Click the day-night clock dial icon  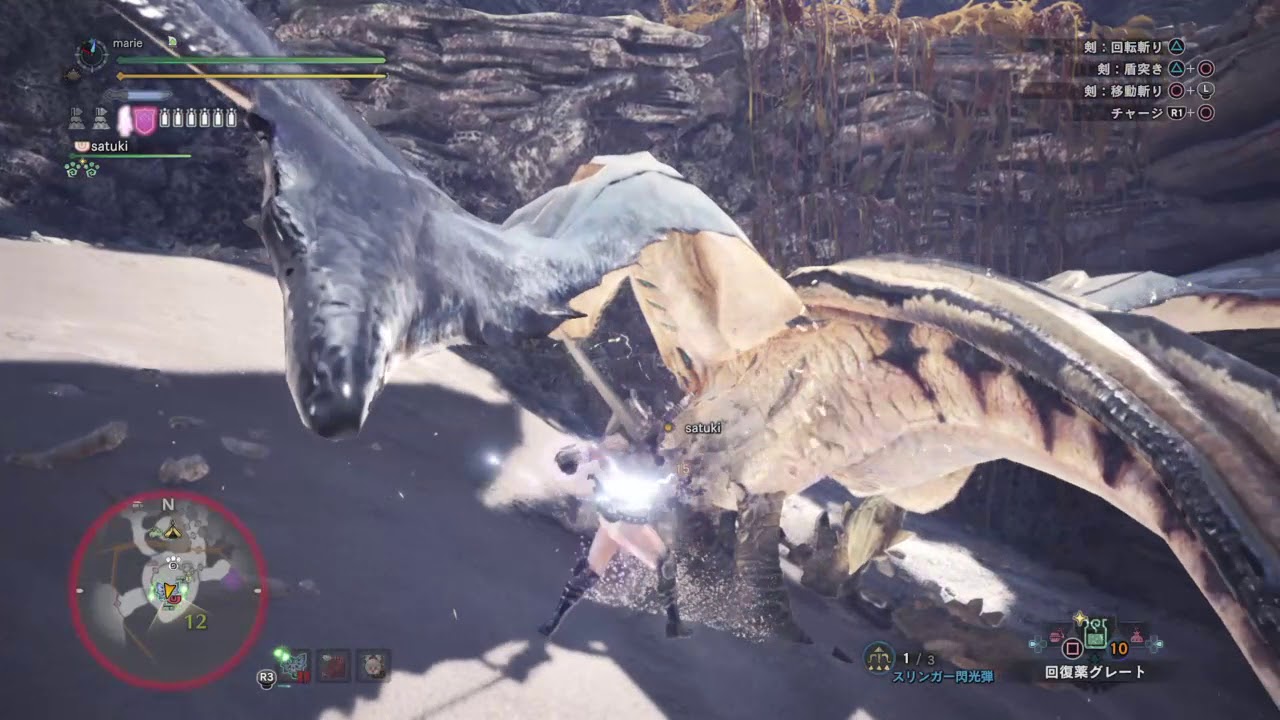pyautogui.click(x=92, y=54)
